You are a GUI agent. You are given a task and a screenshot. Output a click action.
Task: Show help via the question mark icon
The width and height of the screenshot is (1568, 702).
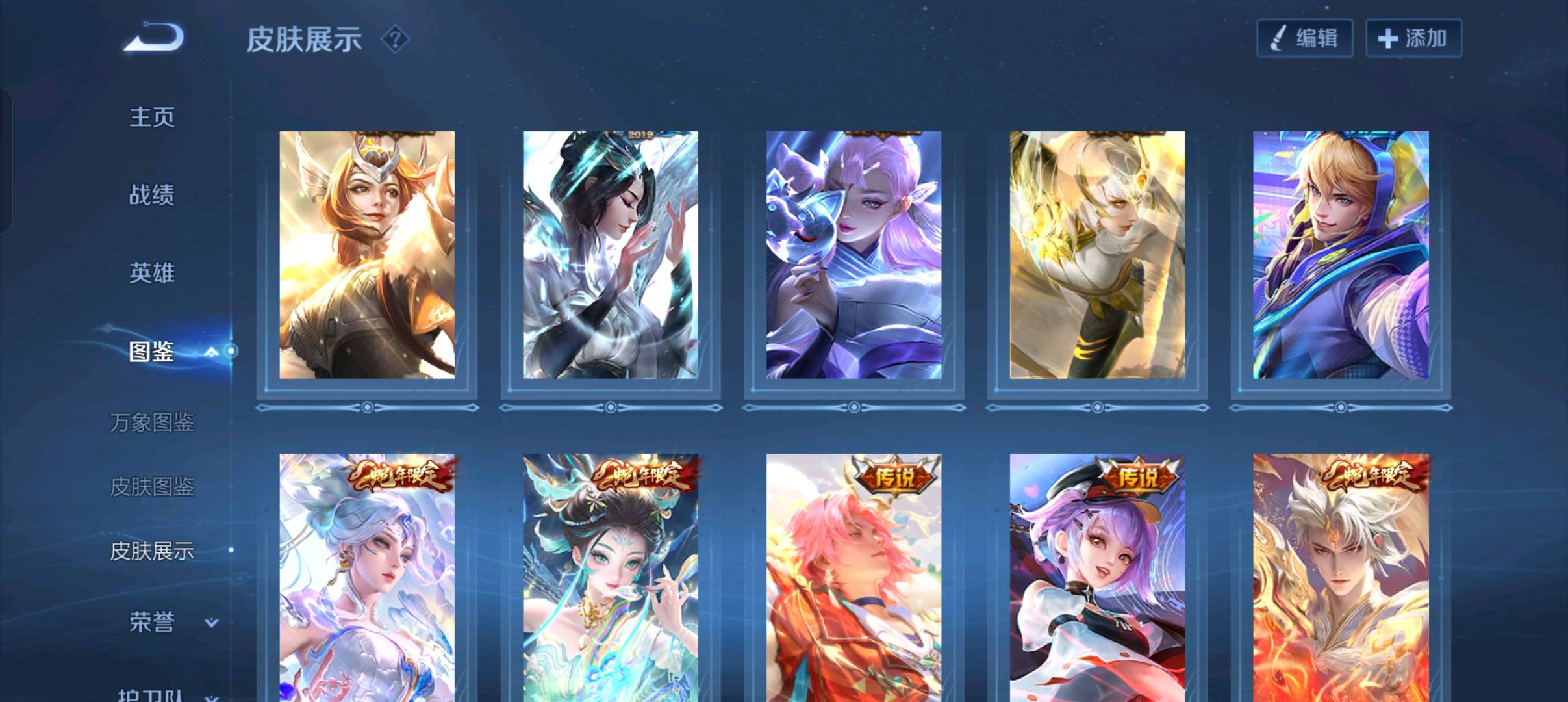395,40
